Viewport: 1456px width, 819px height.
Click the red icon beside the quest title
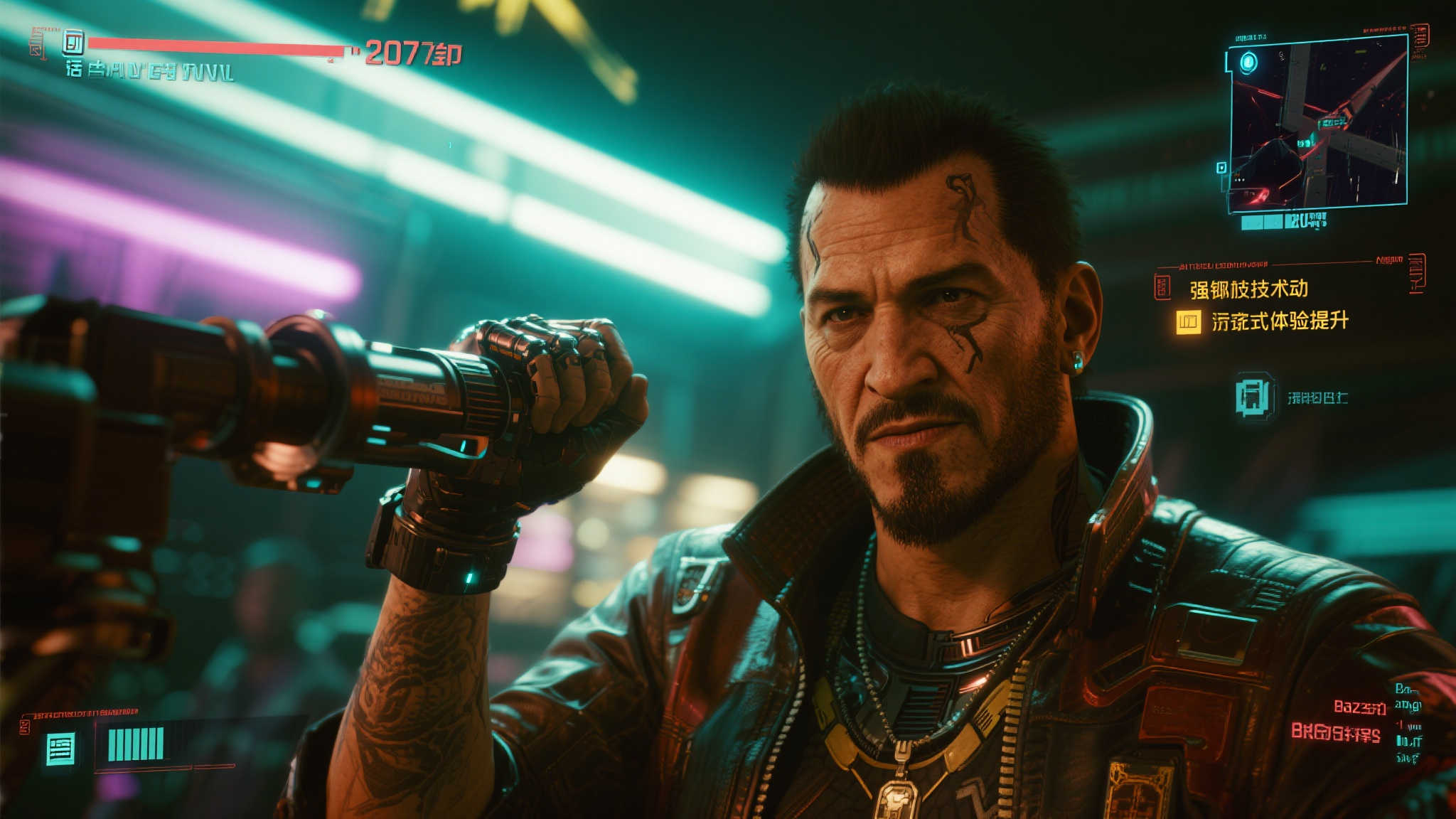(1162, 287)
